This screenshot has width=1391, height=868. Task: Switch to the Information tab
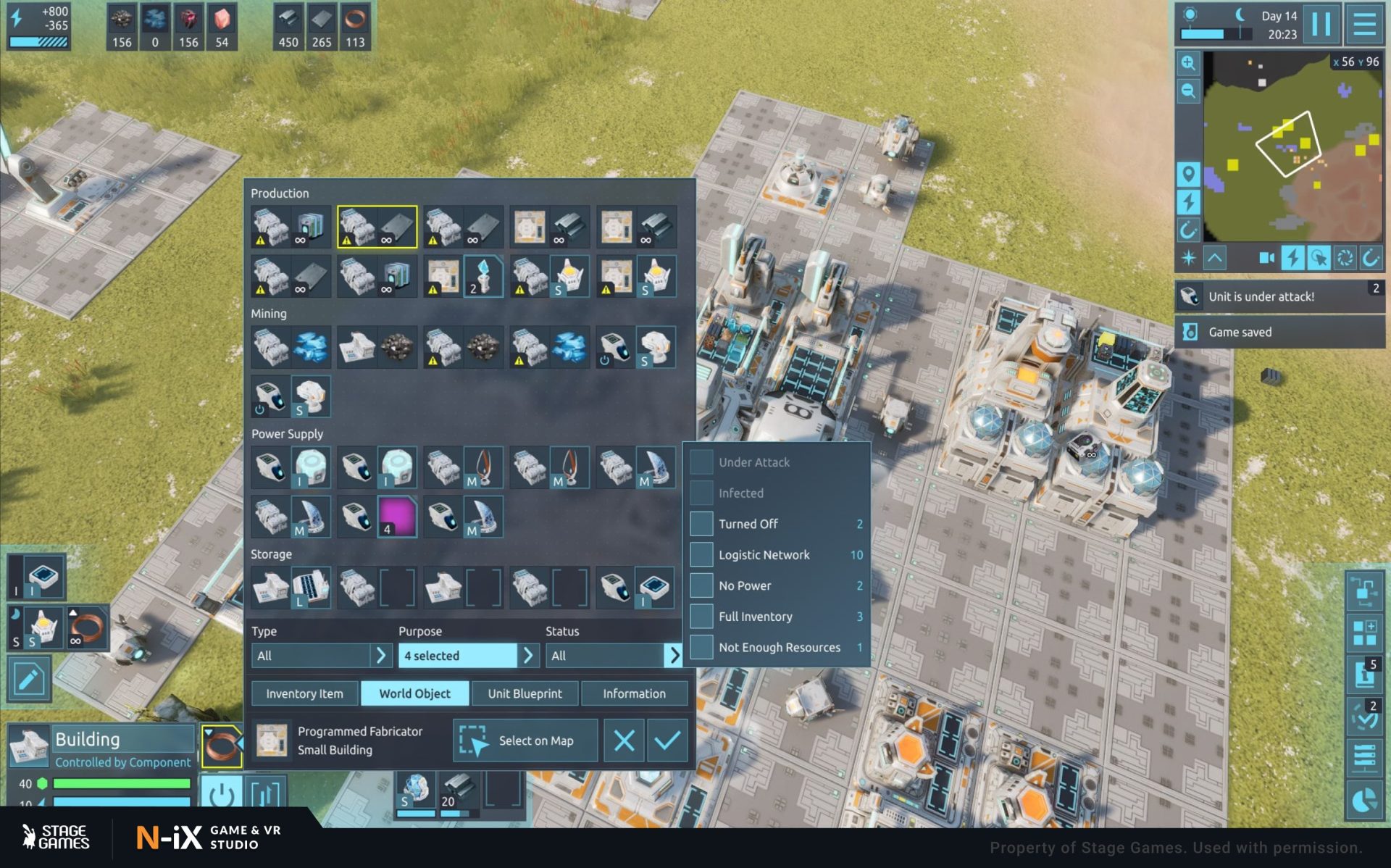tap(634, 693)
